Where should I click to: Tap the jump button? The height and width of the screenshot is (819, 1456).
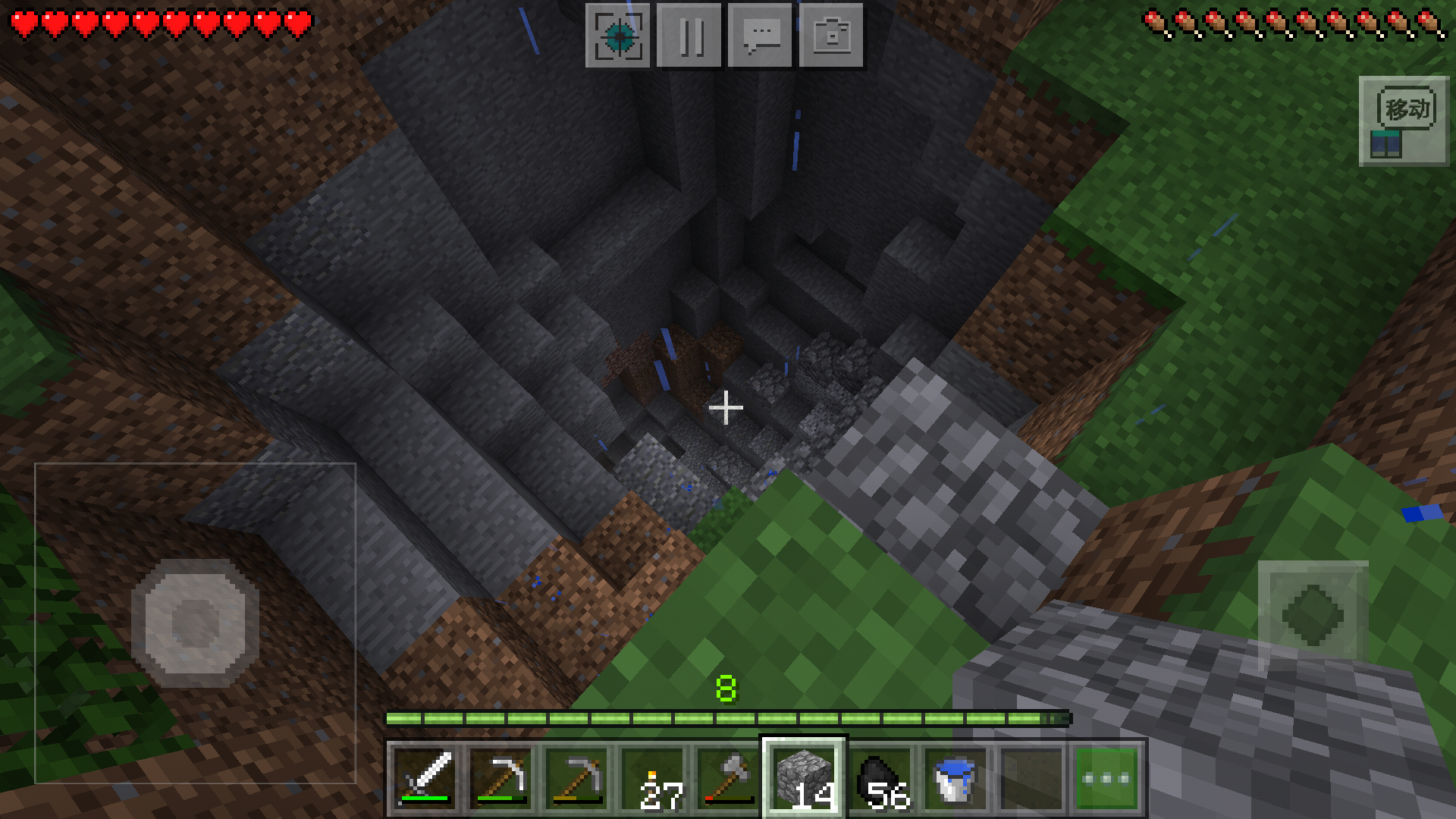tap(1313, 613)
